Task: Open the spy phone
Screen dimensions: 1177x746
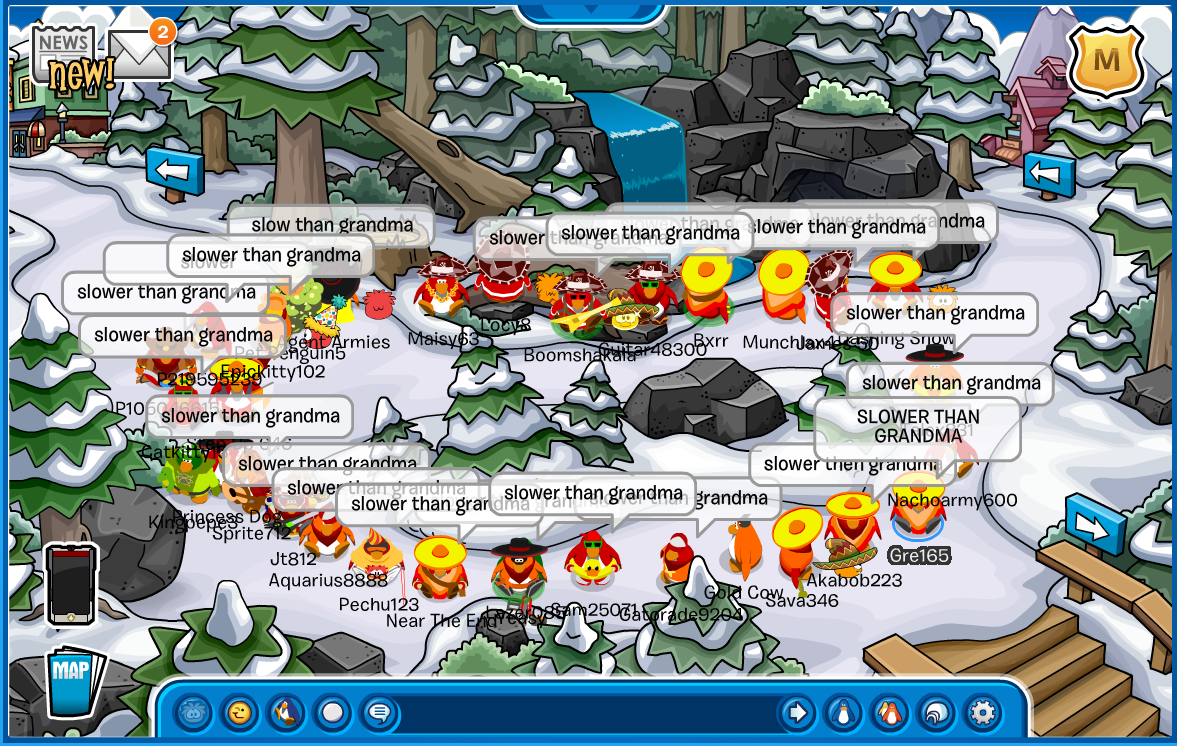Action: point(72,584)
